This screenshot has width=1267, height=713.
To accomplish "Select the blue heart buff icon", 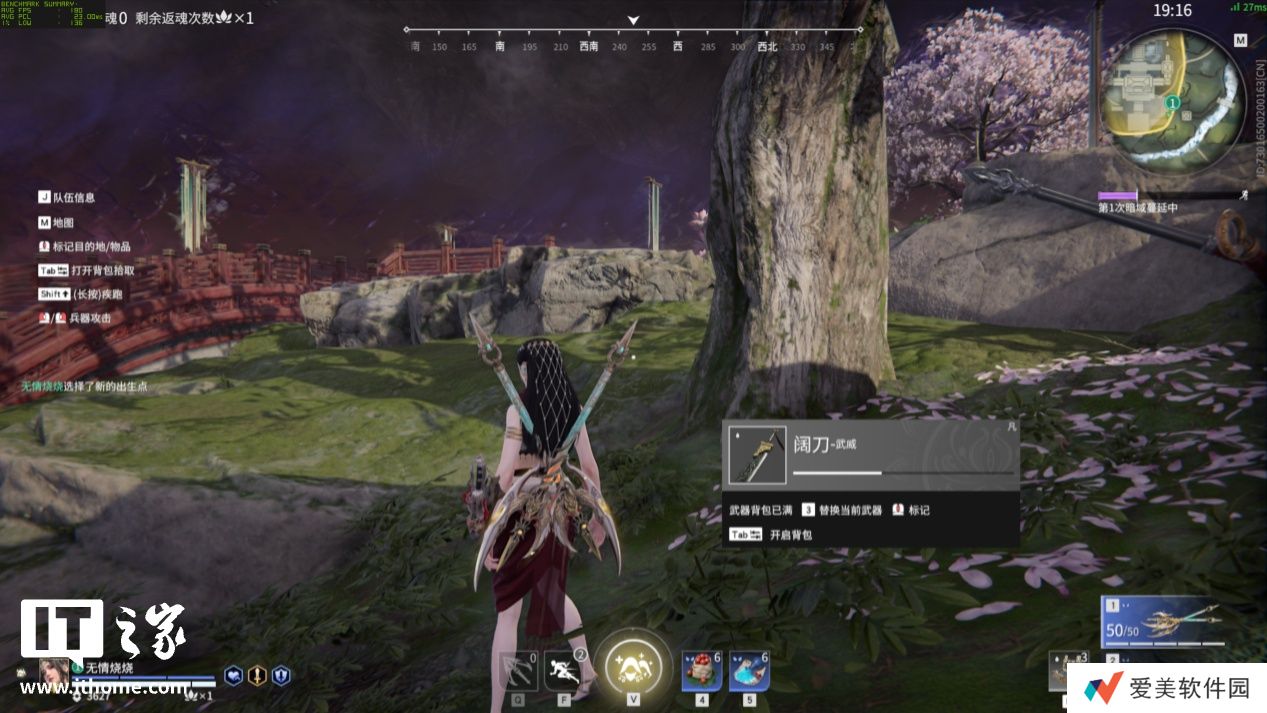I will pyautogui.click(x=233, y=676).
